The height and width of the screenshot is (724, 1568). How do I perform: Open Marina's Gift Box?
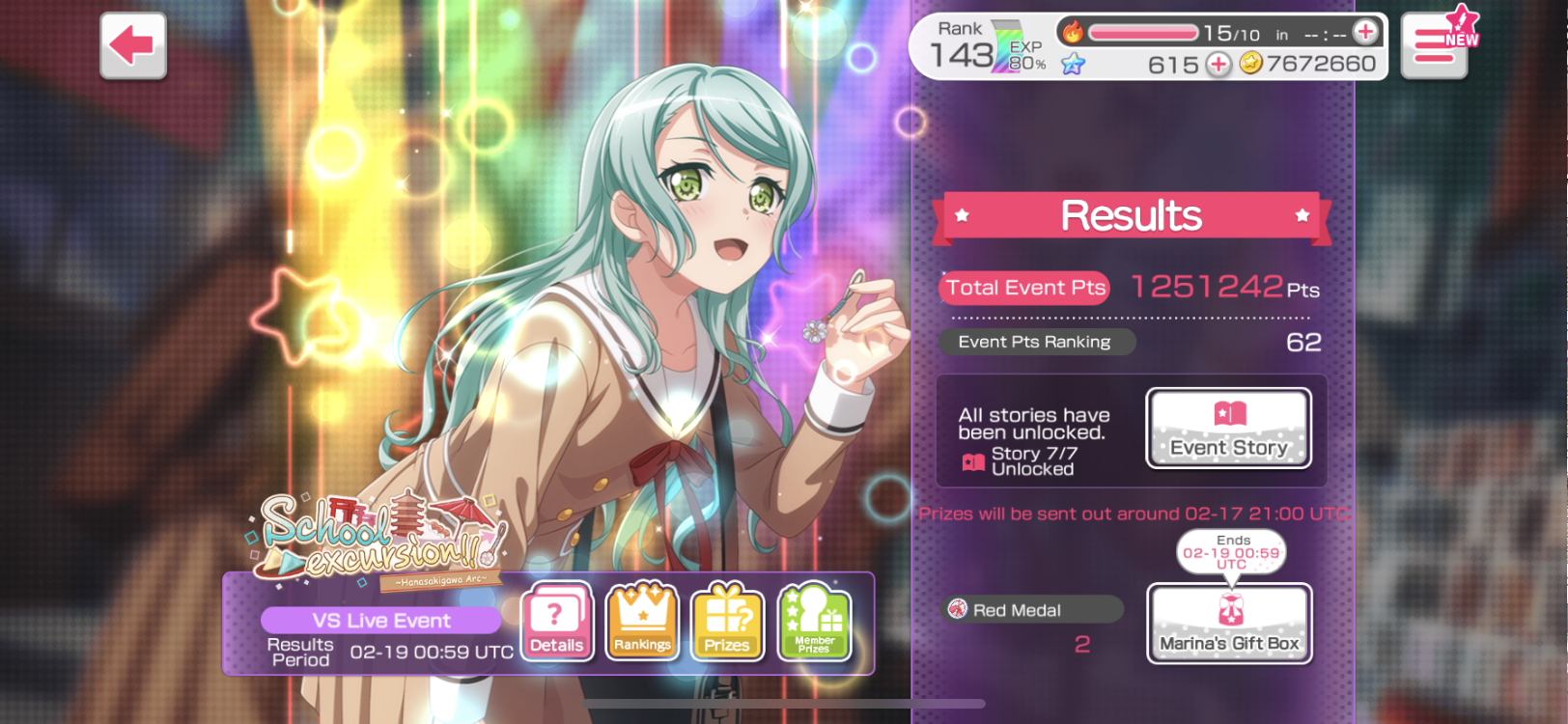click(x=1229, y=624)
